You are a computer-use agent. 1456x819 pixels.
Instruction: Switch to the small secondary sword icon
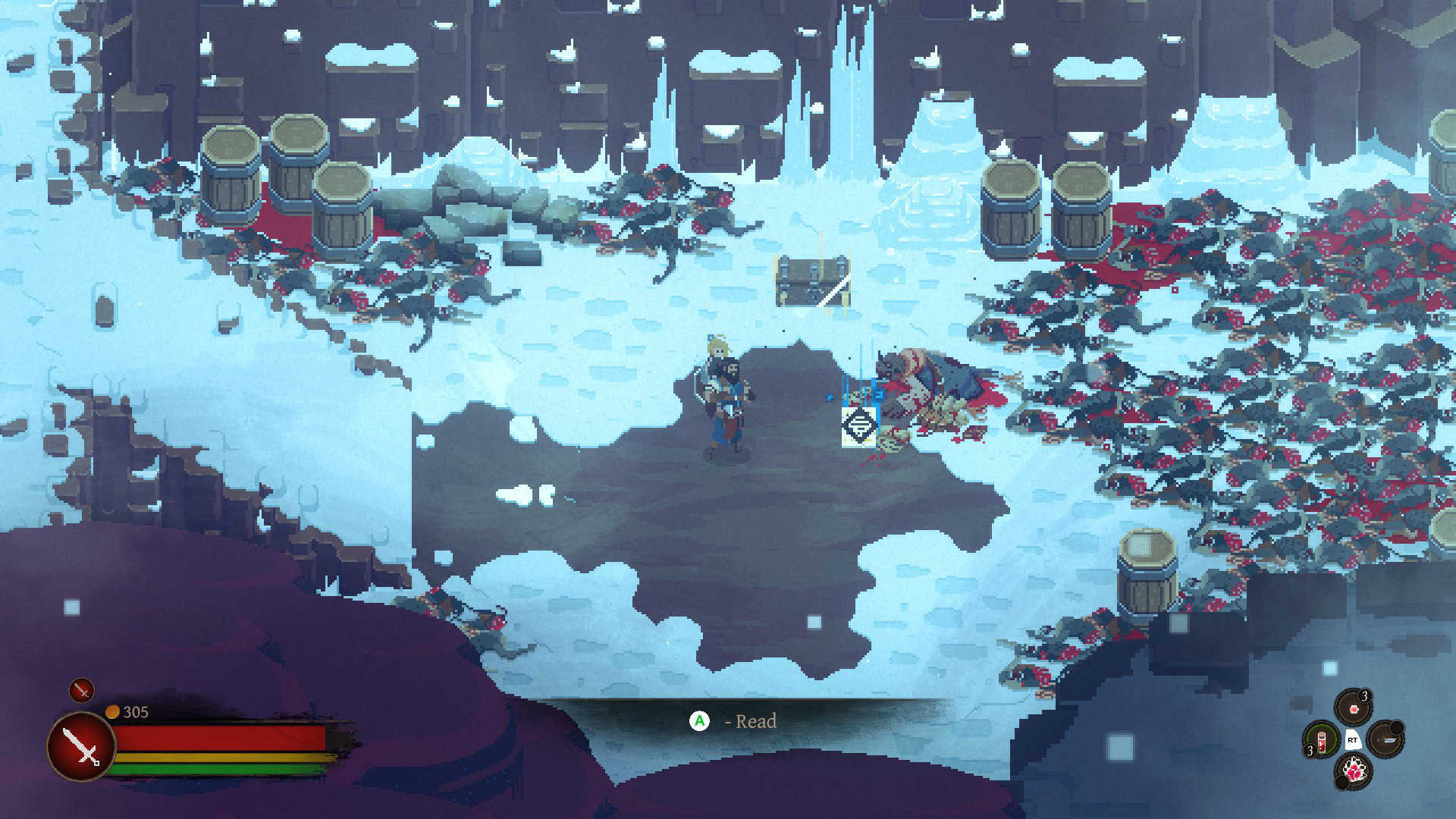pyautogui.click(x=81, y=690)
